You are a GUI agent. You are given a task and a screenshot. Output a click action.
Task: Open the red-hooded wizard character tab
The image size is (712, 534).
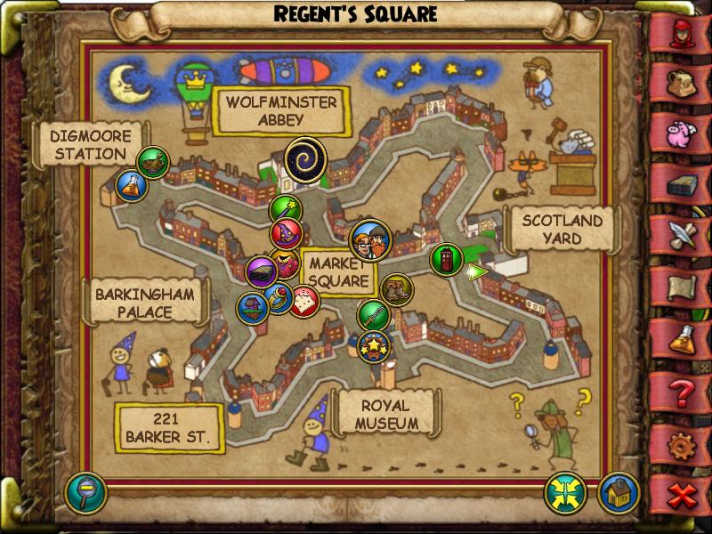682,33
